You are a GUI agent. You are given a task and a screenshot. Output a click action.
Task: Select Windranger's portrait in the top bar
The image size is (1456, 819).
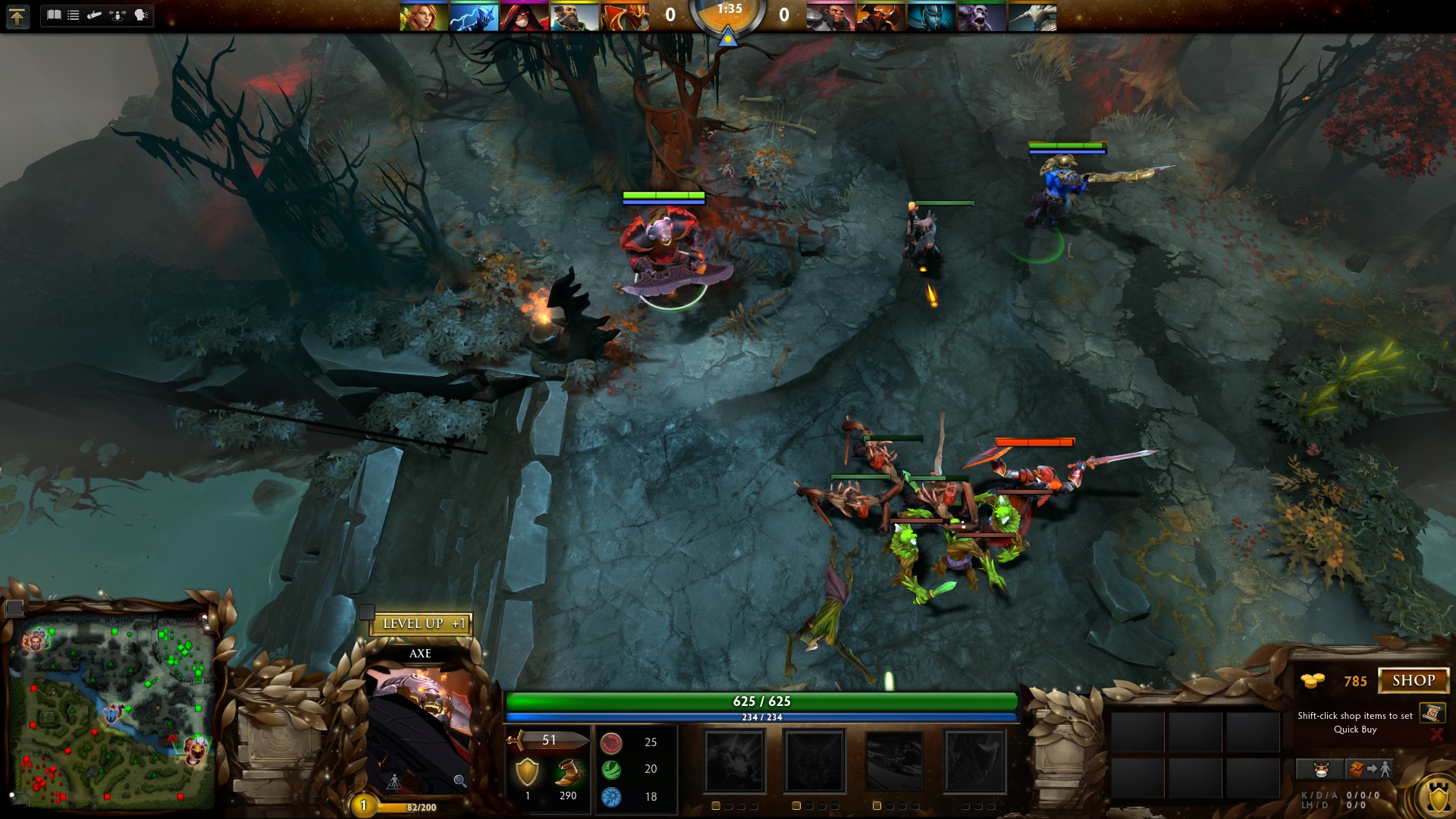click(x=423, y=17)
